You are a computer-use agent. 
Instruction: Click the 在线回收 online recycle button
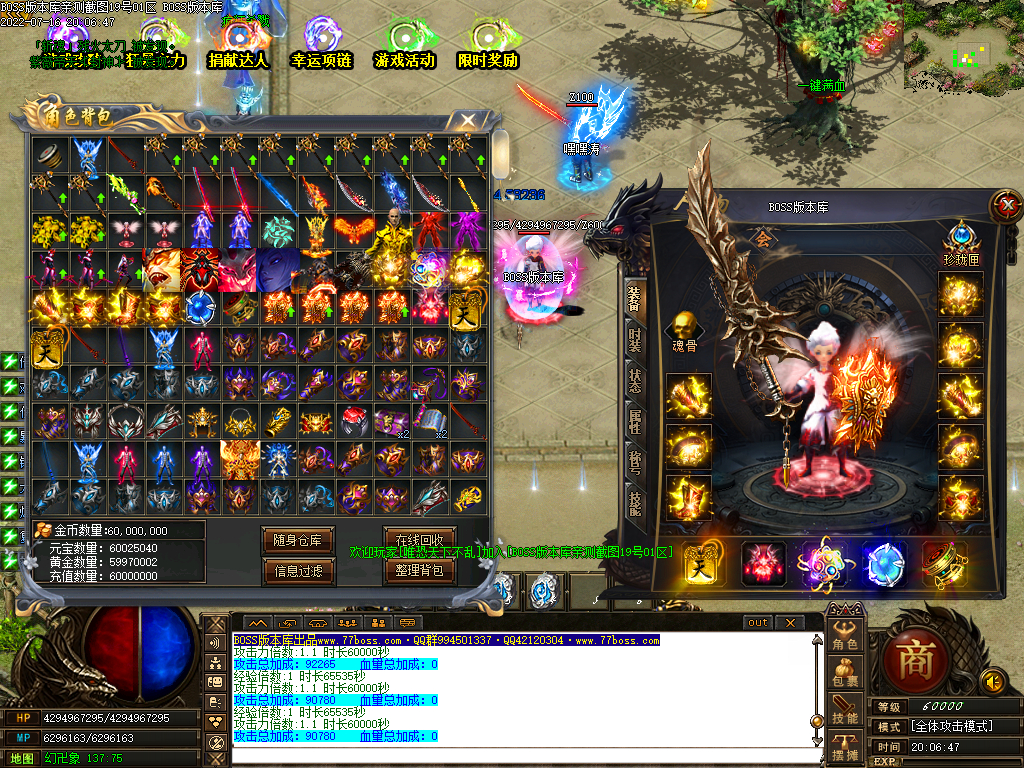click(419, 539)
